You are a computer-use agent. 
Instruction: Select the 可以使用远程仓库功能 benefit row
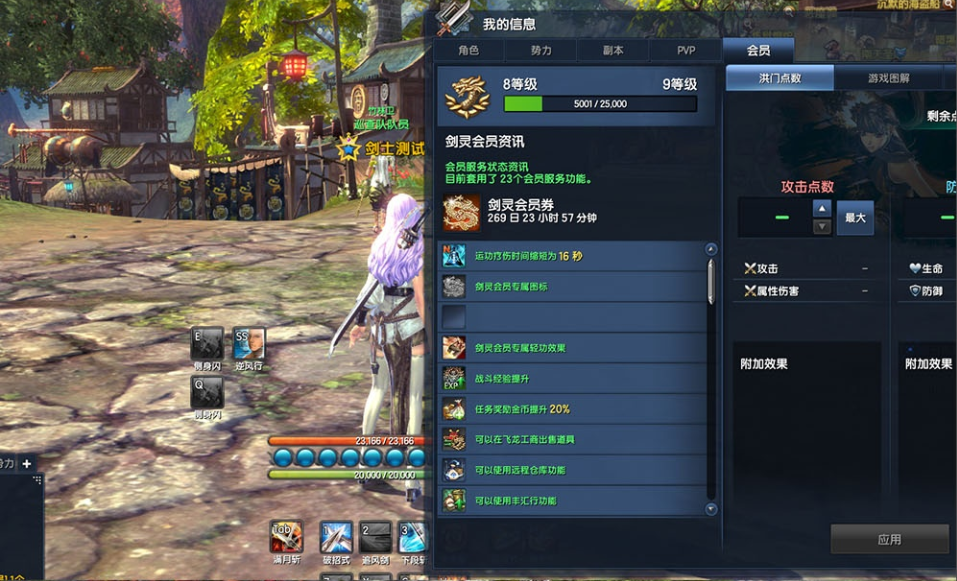point(574,470)
